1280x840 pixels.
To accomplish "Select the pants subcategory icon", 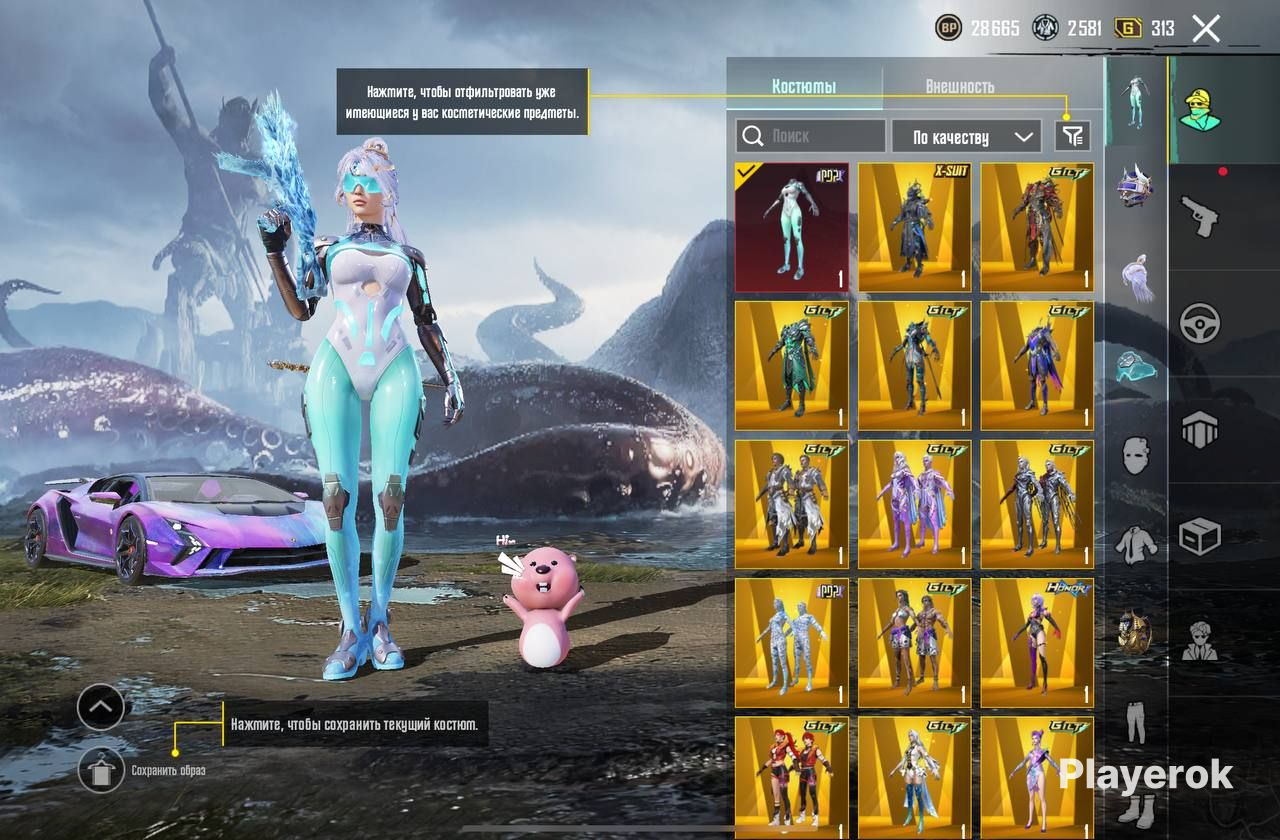I will coord(1135,721).
